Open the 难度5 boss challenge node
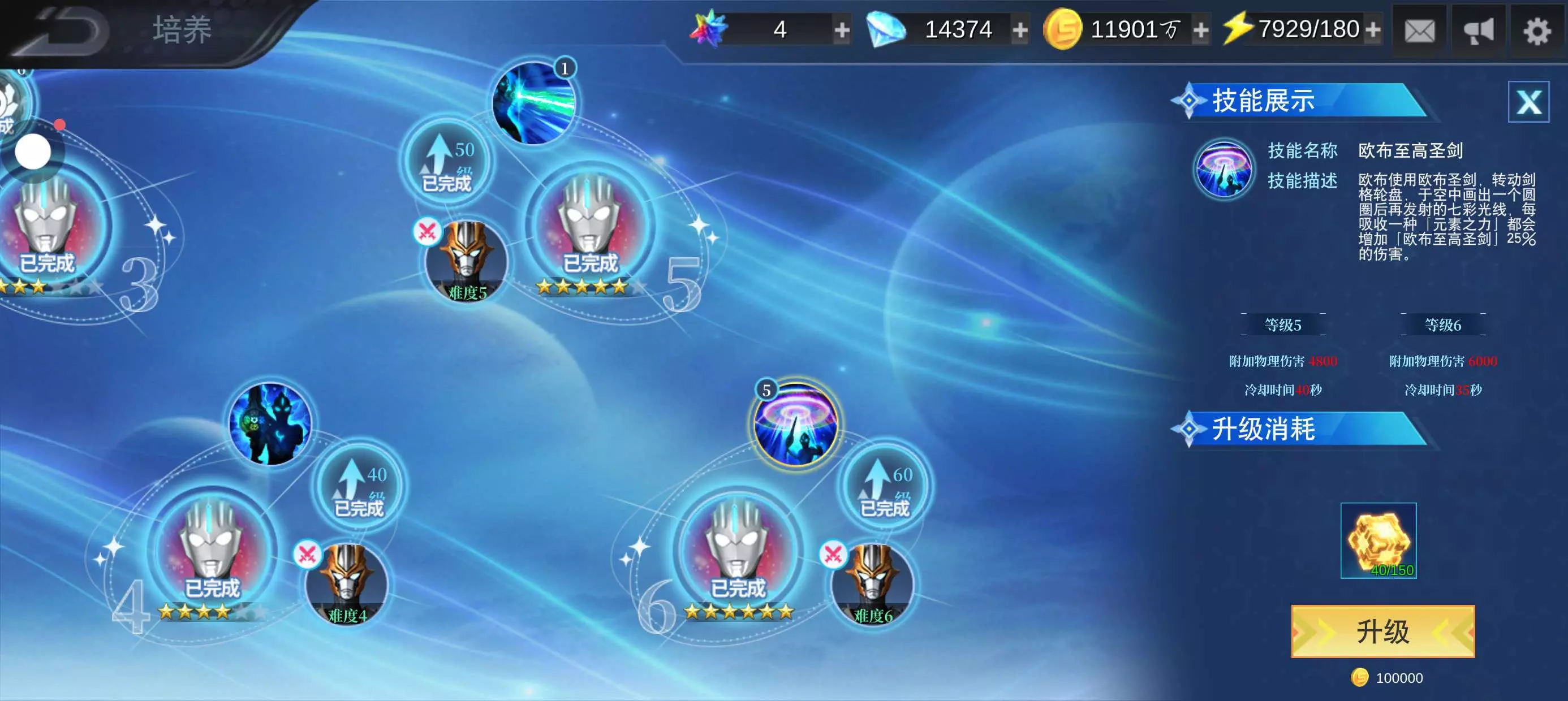1568x701 pixels. coord(466,263)
